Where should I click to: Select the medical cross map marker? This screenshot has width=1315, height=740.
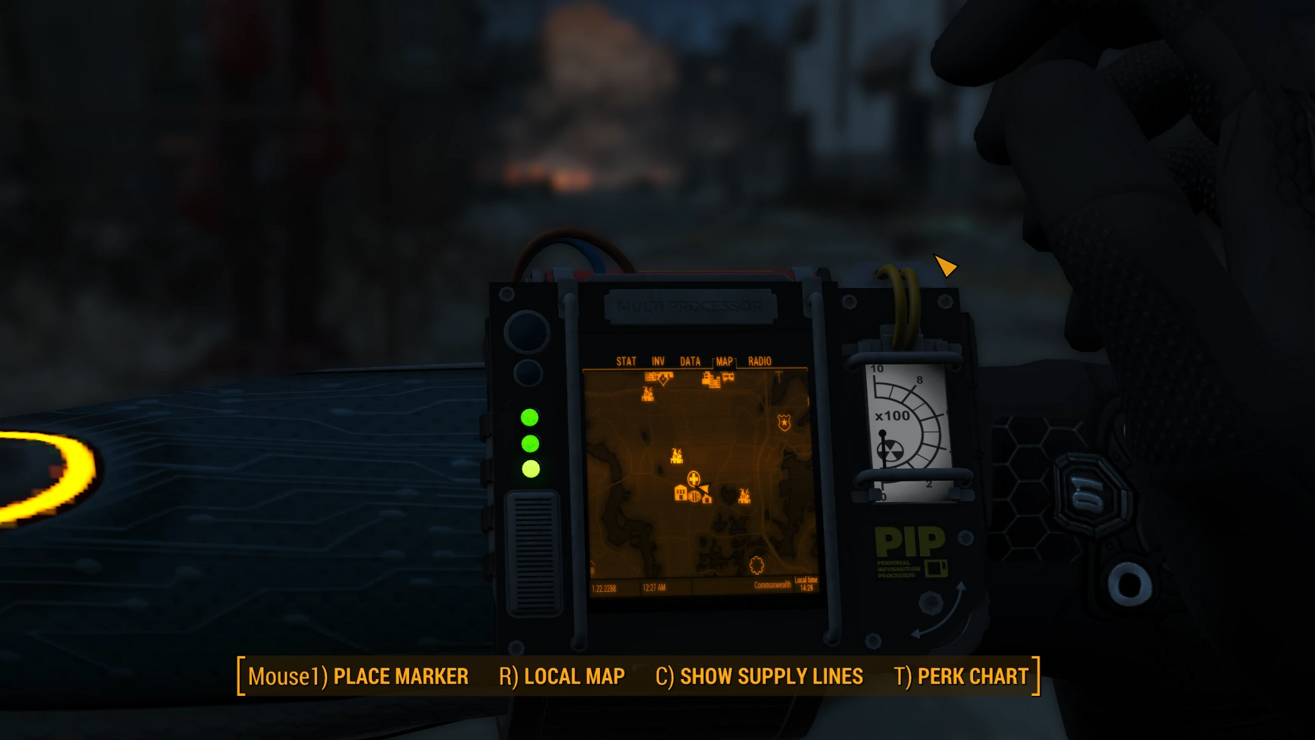click(693, 479)
